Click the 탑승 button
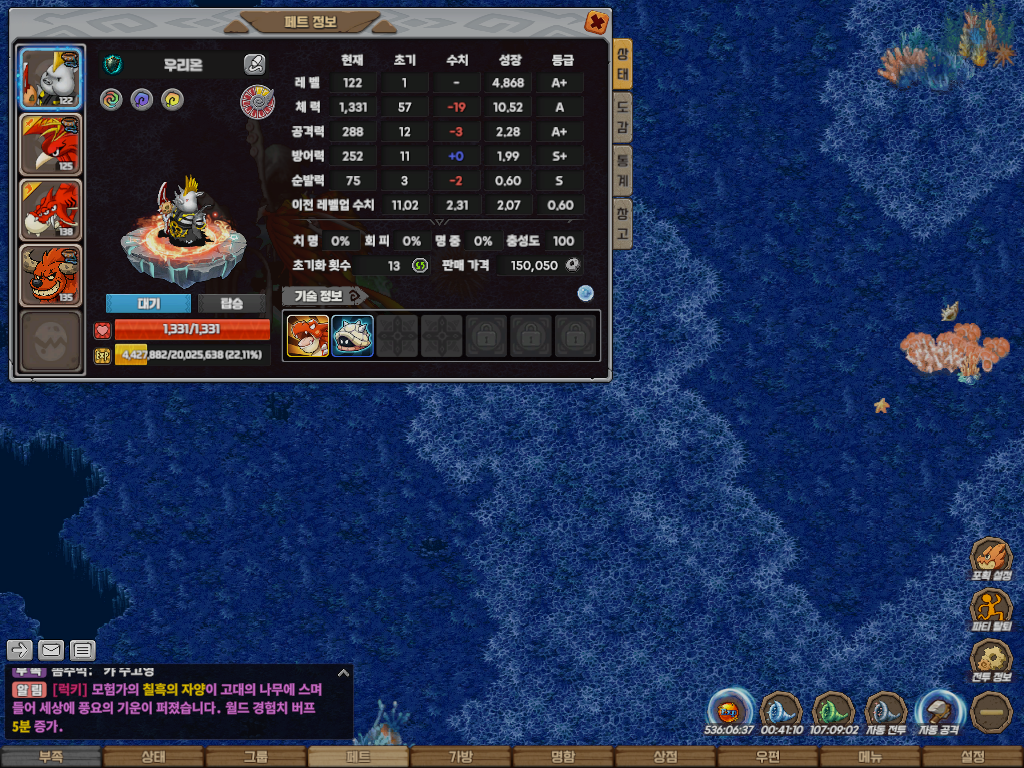 [x=232, y=304]
